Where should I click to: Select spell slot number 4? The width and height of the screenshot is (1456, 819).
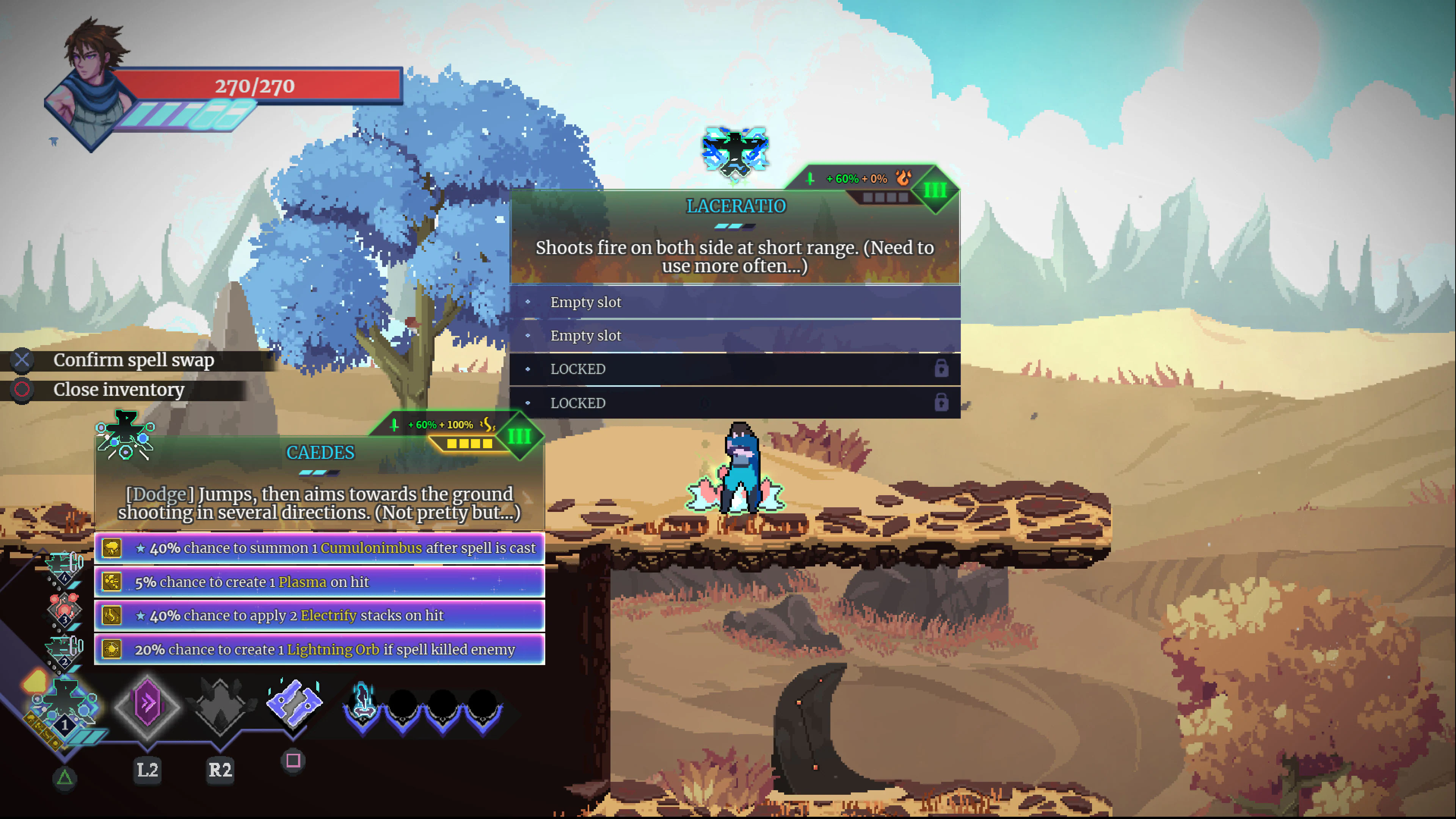(x=64, y=568)
